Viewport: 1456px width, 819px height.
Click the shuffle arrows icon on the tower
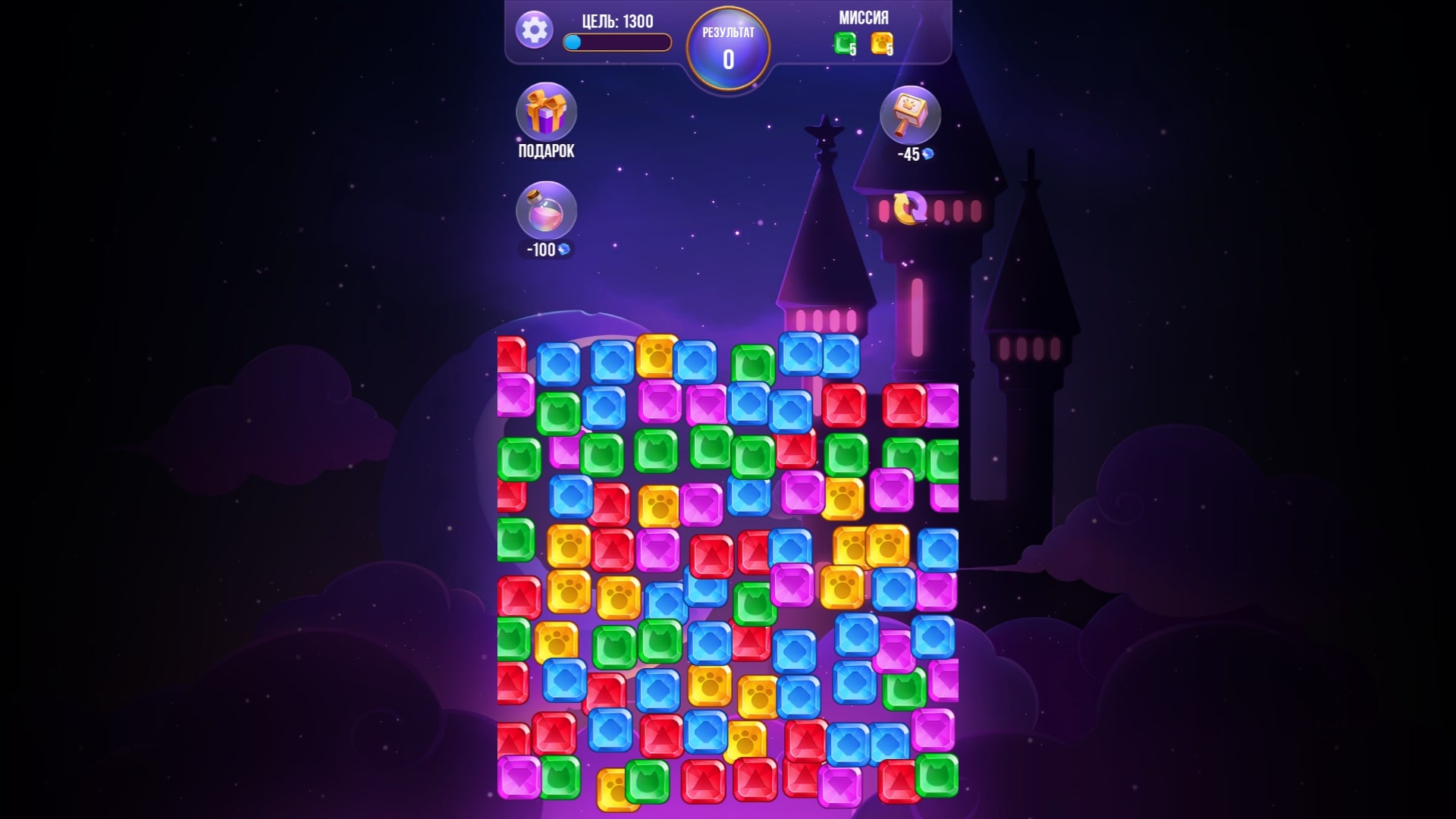point(910,206)
